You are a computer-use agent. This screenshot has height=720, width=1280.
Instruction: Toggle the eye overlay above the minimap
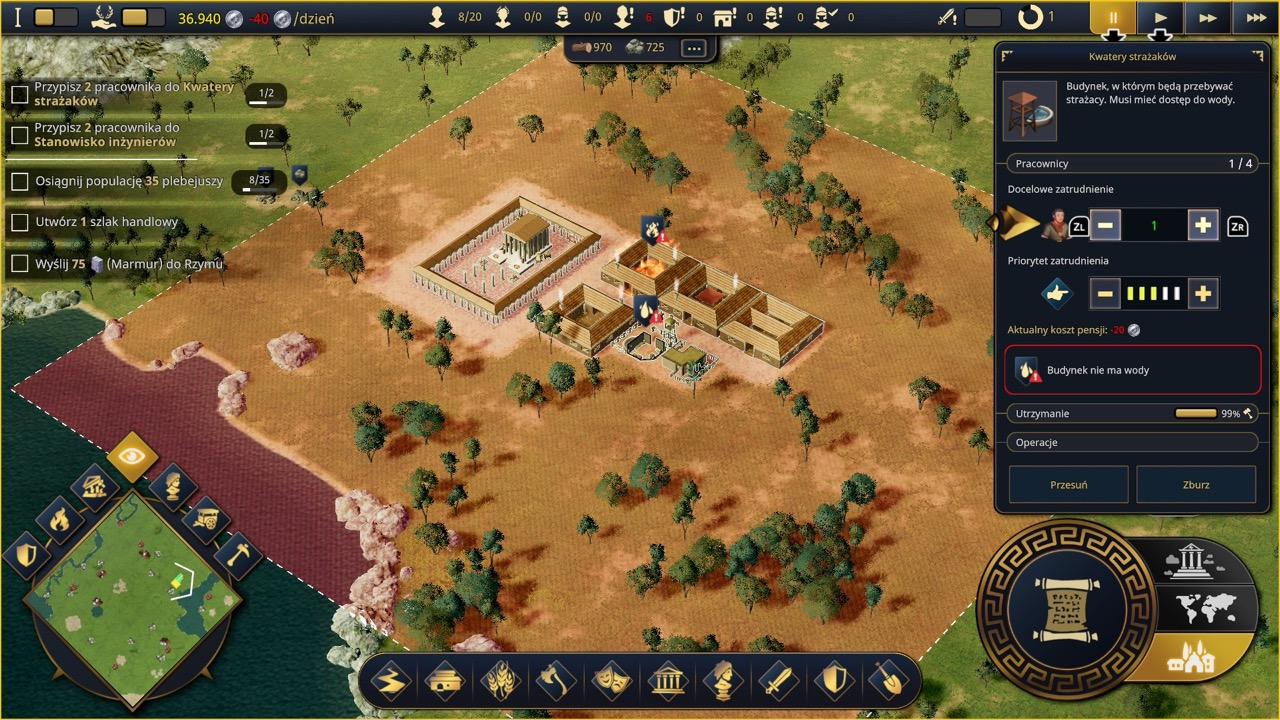click(x=131, y=457)
